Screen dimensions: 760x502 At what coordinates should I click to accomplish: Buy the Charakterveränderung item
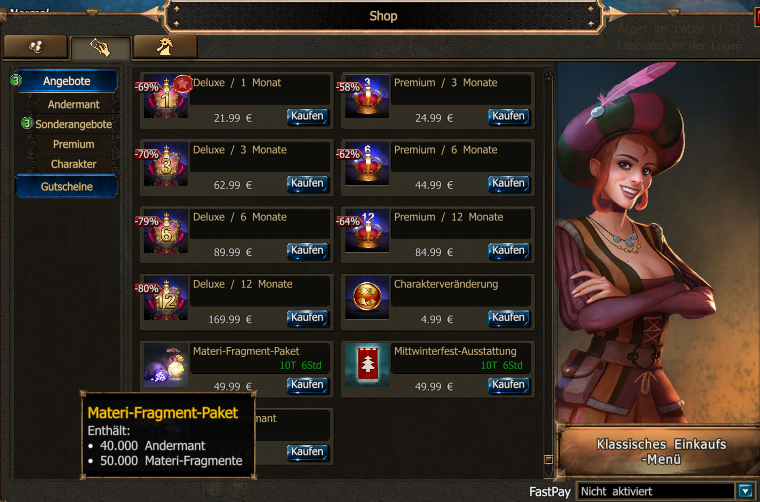[x=508, y=318]
